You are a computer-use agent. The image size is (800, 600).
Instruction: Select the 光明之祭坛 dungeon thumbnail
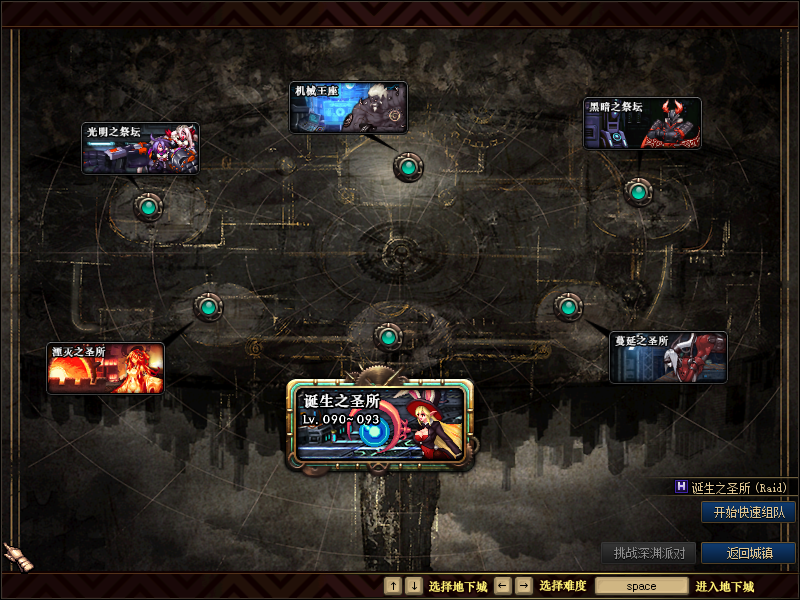click(x=140, y=148)
